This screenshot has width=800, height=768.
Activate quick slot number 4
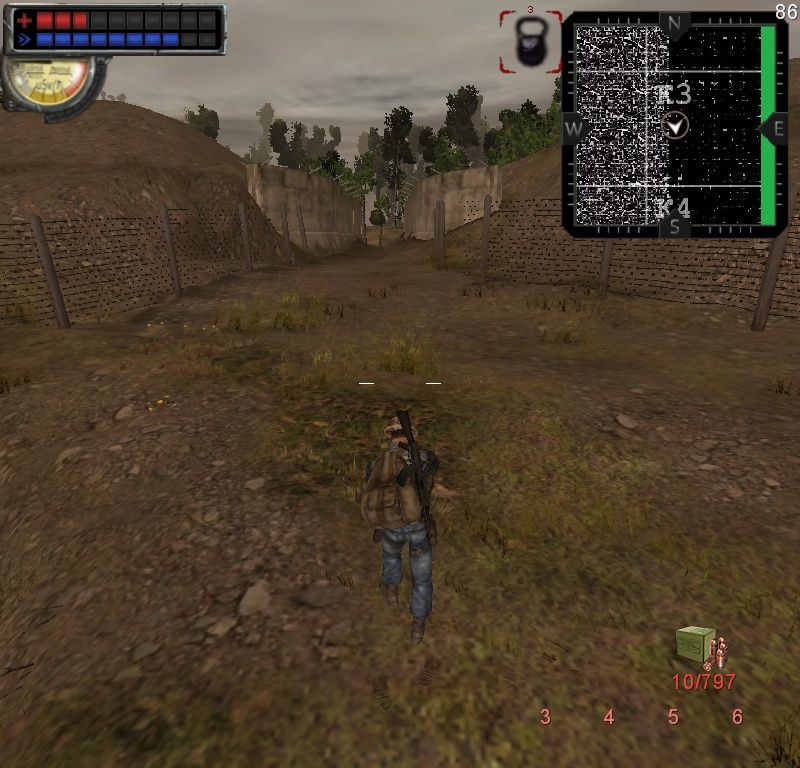pyautogui.click(x=609, y=717)
